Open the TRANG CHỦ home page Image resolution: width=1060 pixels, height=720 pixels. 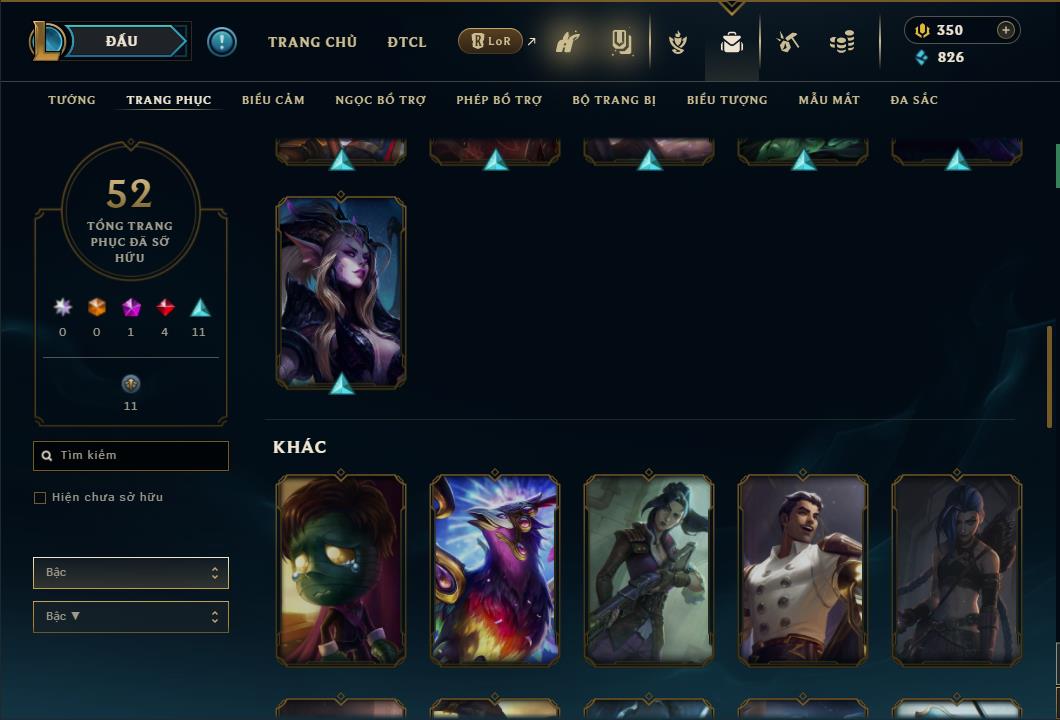click(312, 42)
